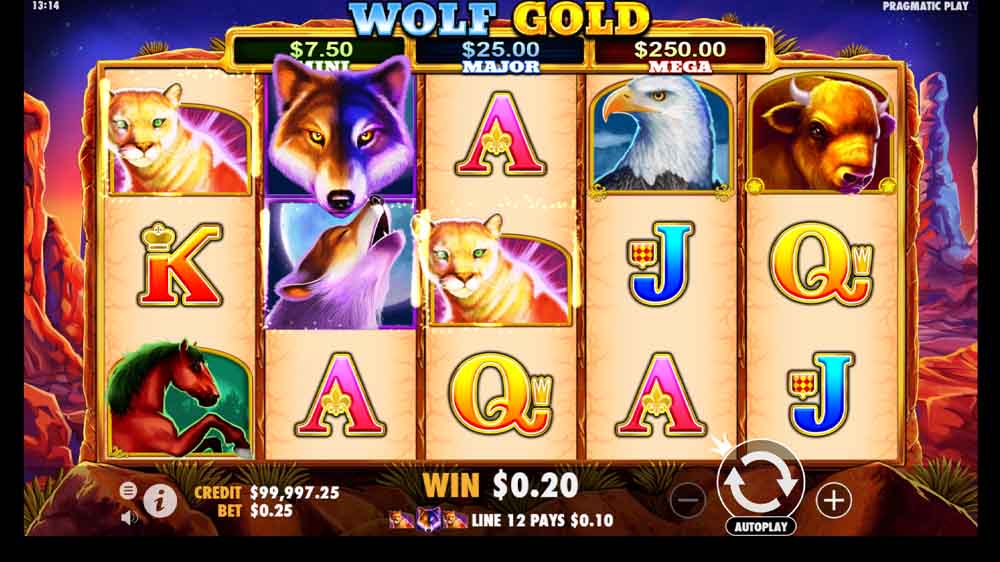Open the game info paytable
This screenshot has height=562, width=1000.
coord(160,500)
